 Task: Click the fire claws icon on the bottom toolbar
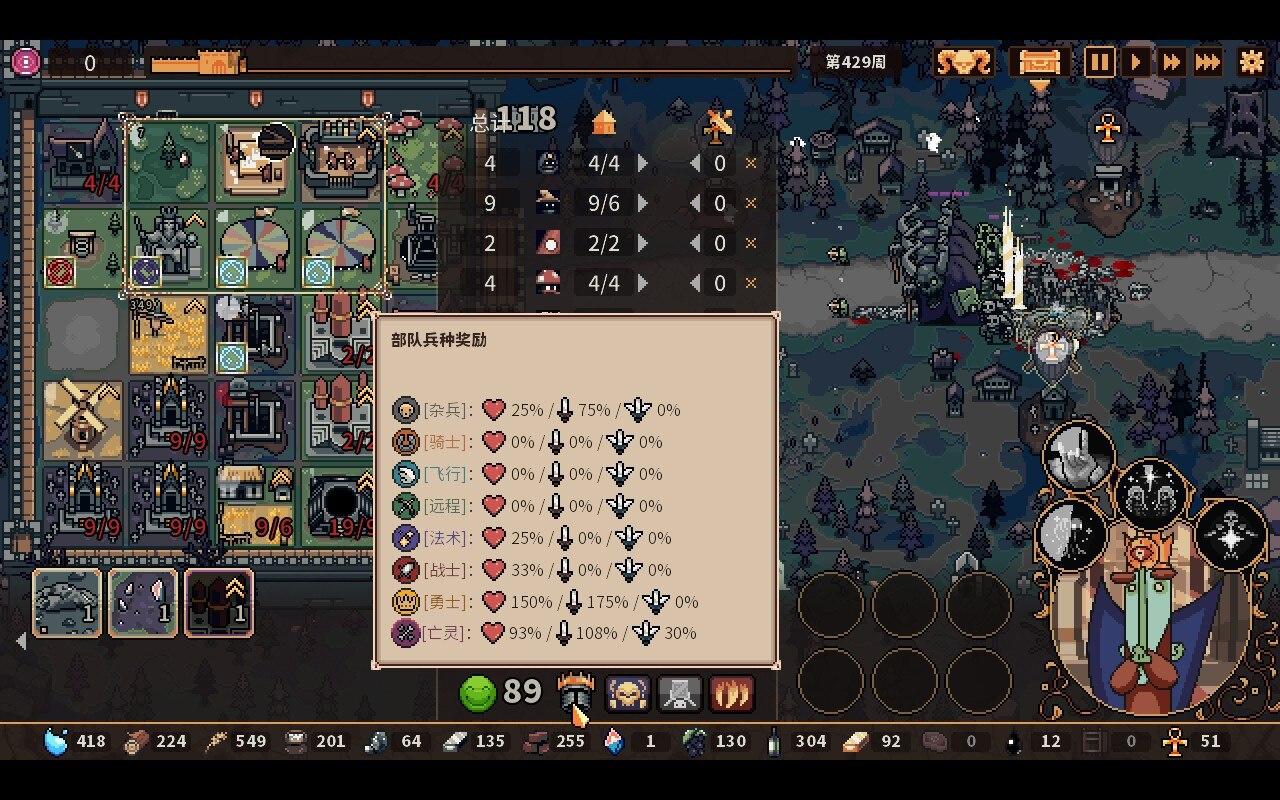point(733,691)
